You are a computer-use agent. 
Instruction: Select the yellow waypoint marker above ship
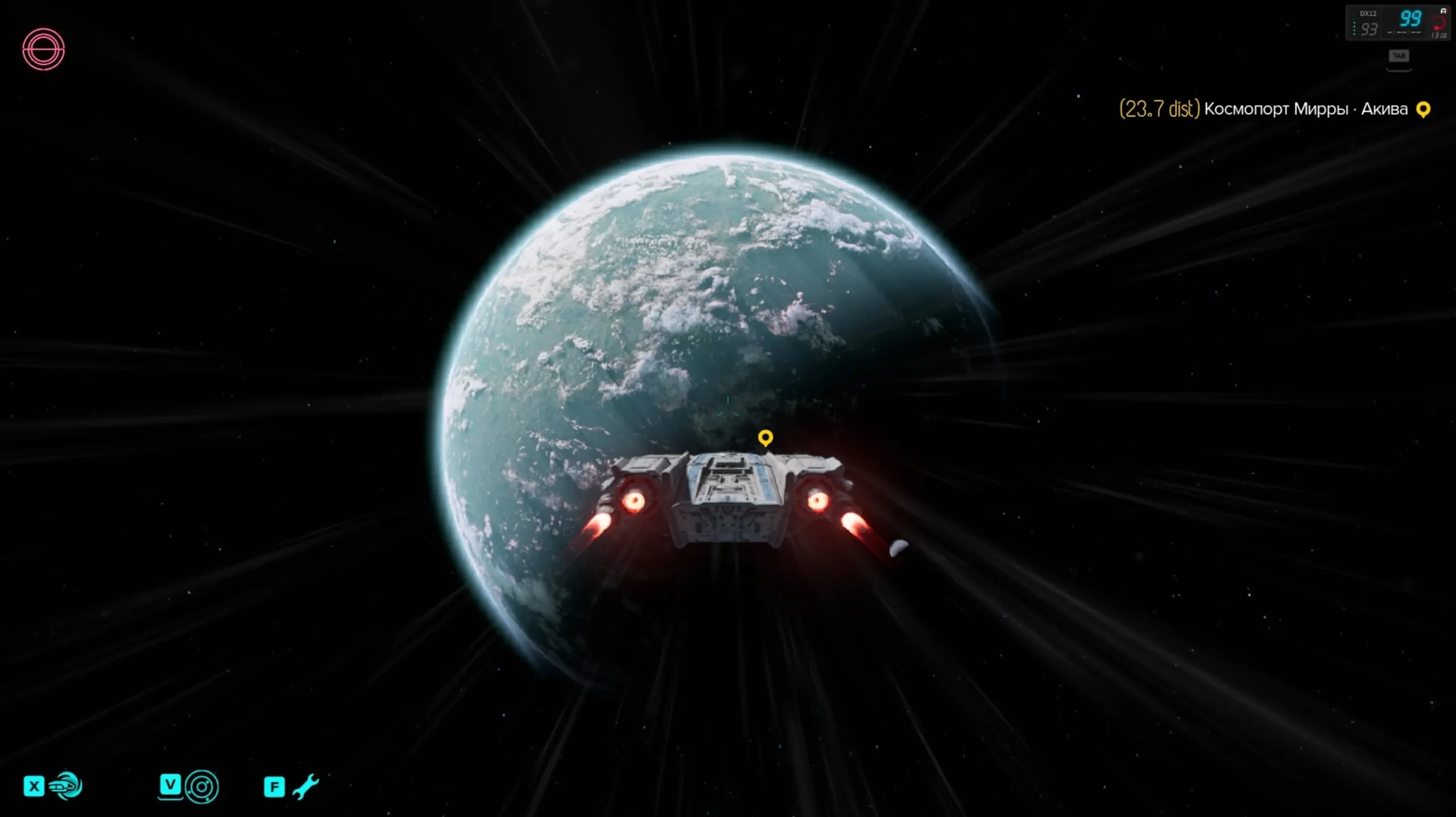(x=766, y=438)
